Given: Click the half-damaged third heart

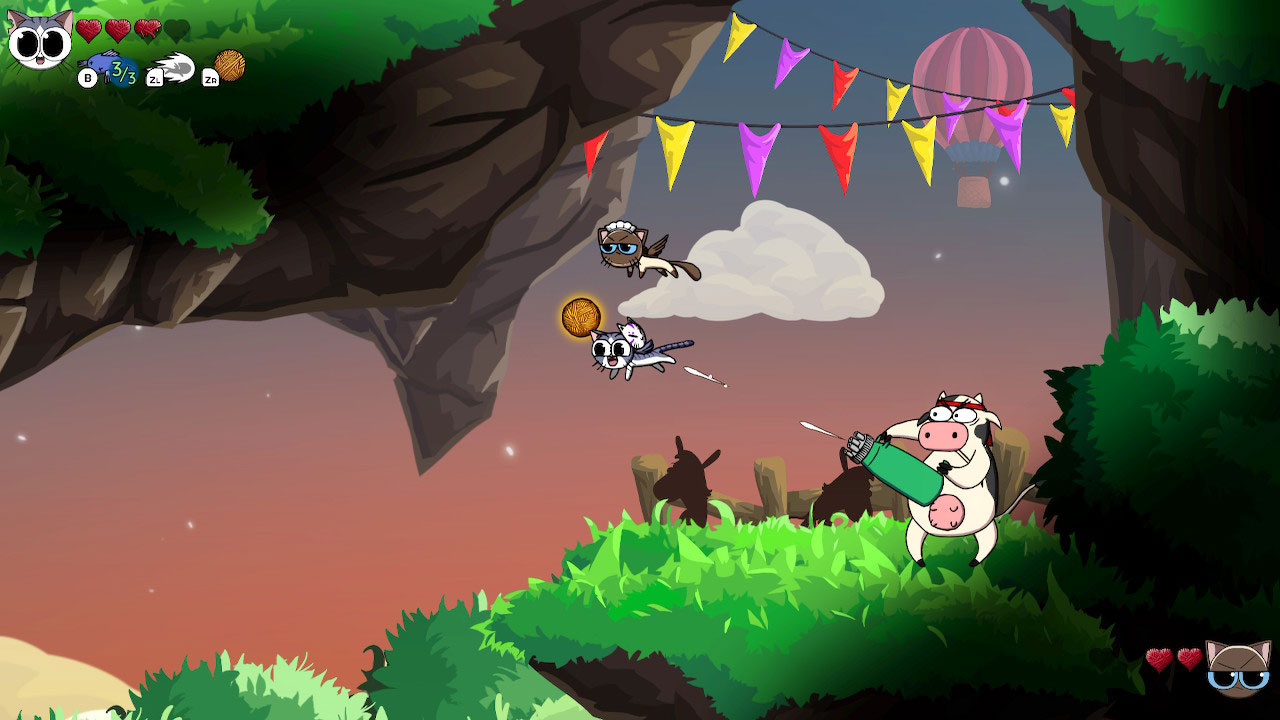Looking at the screenshot, I should click(x=147, y=30).
